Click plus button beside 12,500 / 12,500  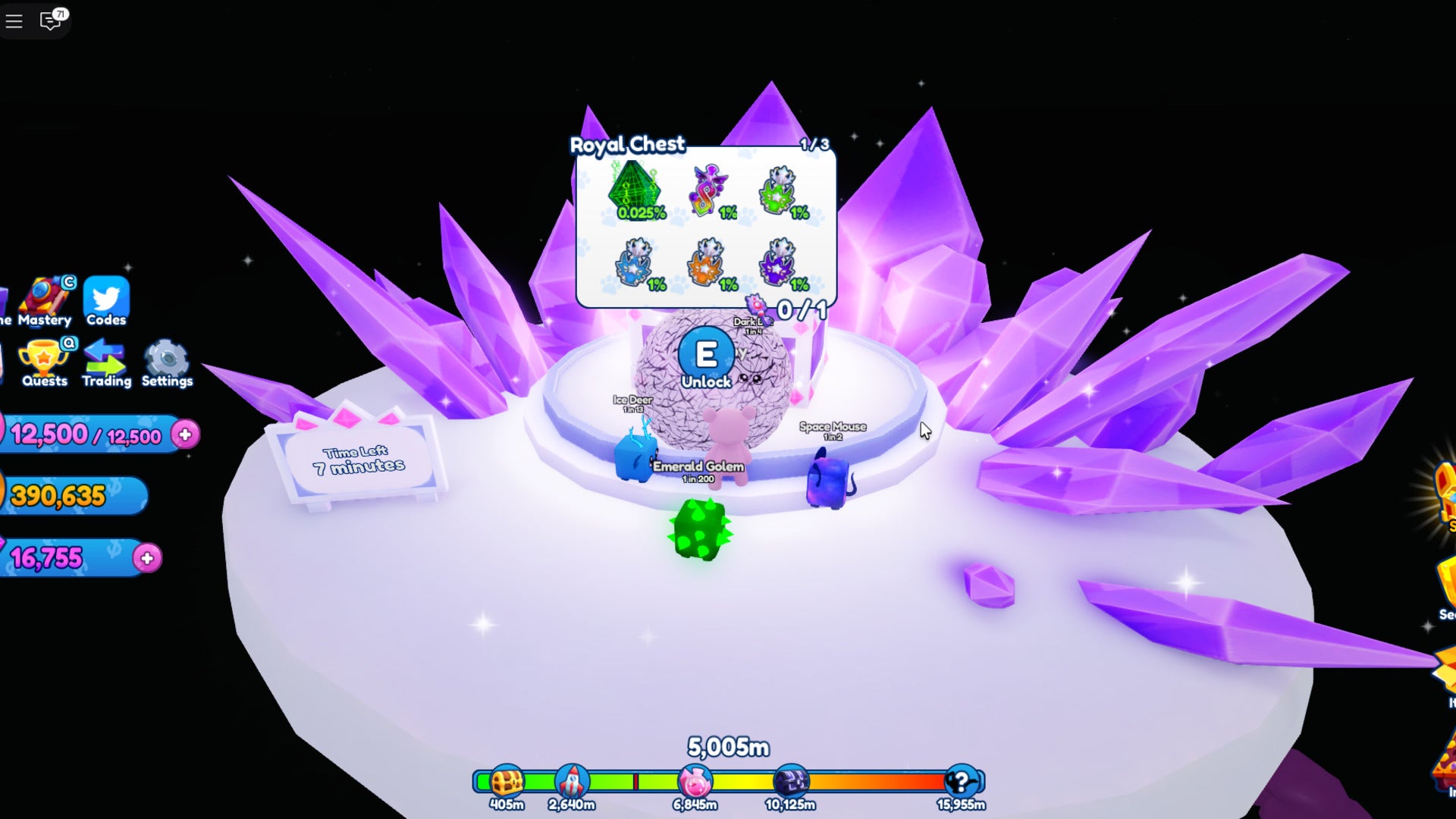(185, 435)
